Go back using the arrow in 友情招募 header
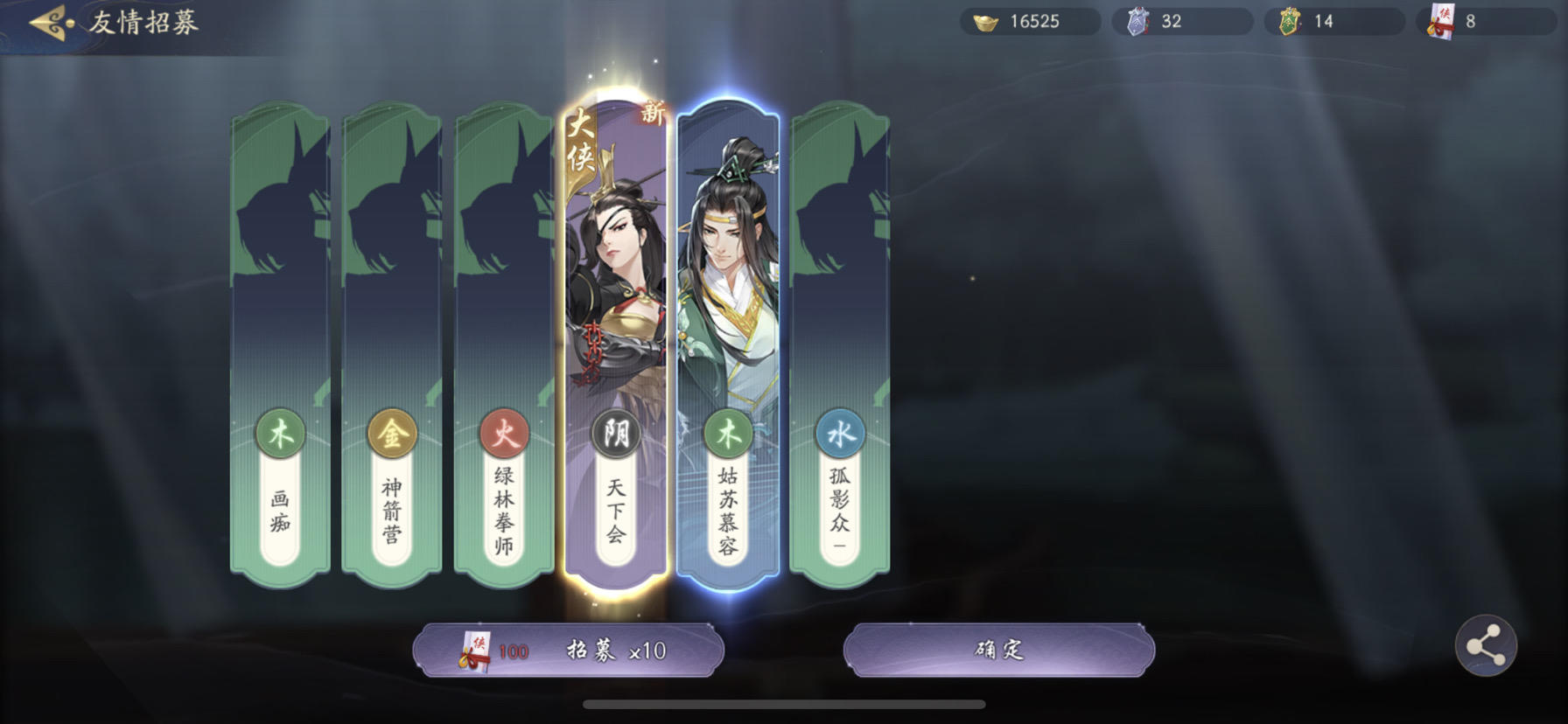 point(47,21)
